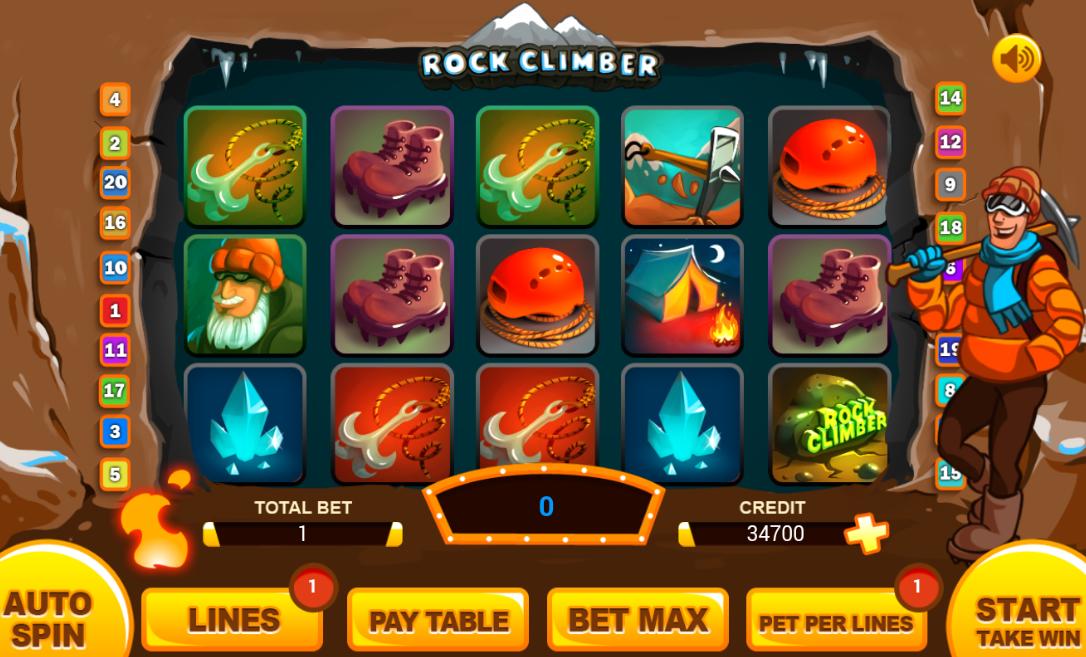This screenshot has width=1086, height=657.
Task: Choose payline number 18 marker
Action: point(950,227)
